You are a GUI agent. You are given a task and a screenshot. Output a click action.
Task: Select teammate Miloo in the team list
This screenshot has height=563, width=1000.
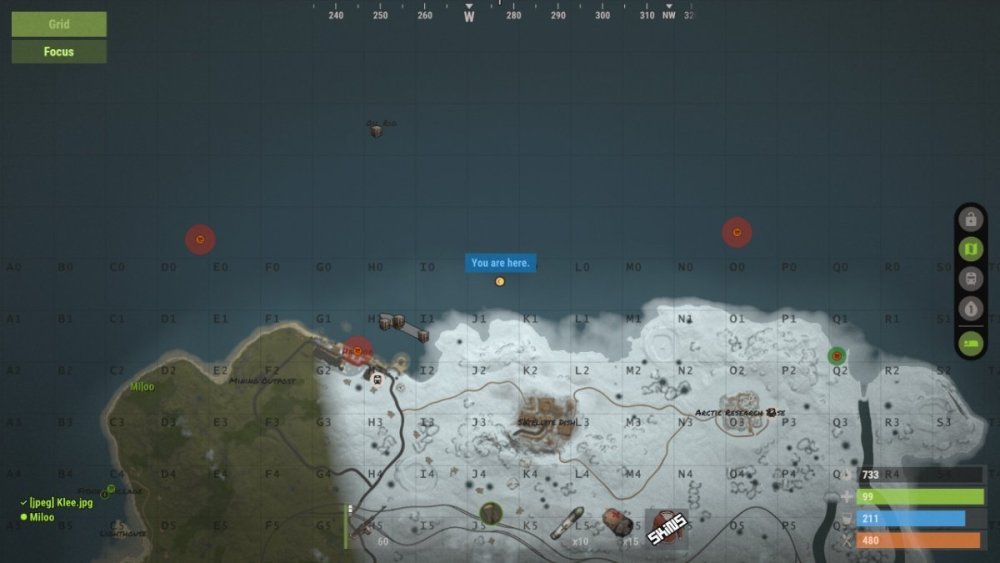[42, 517]
